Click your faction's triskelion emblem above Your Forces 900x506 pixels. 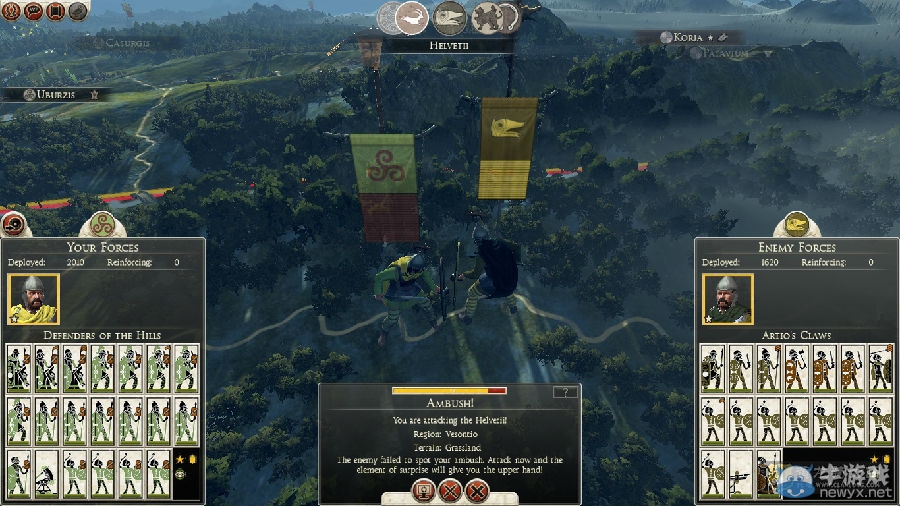(99, 224)
